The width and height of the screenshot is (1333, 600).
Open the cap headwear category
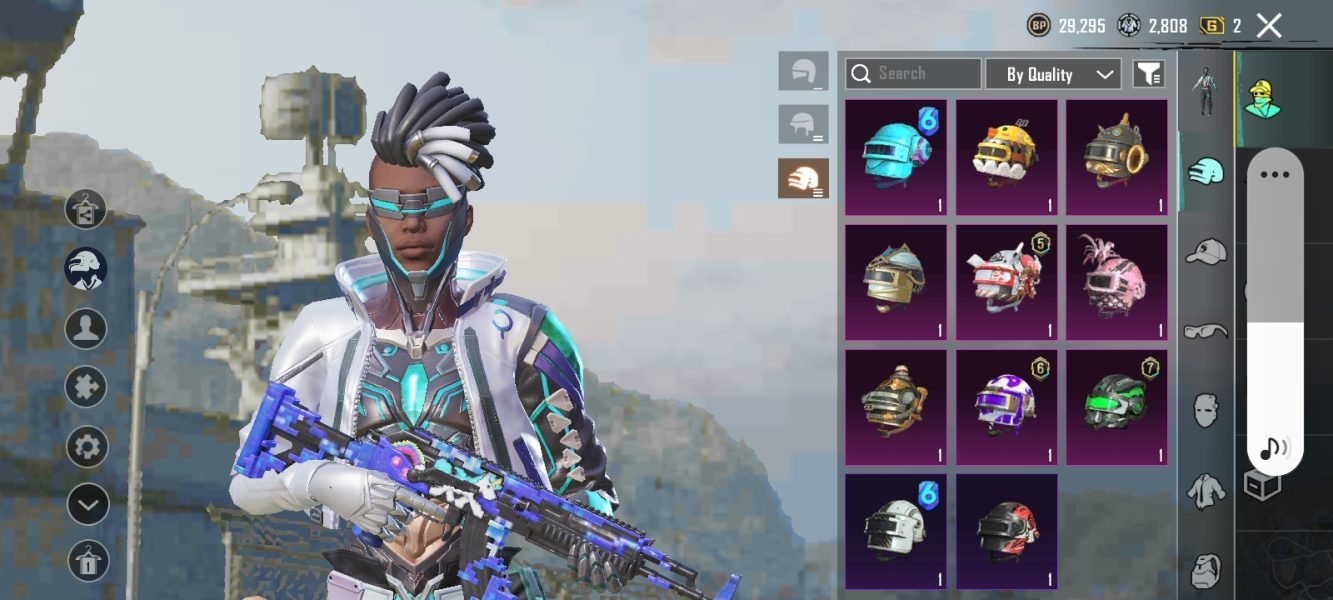tap(1207, 251)
